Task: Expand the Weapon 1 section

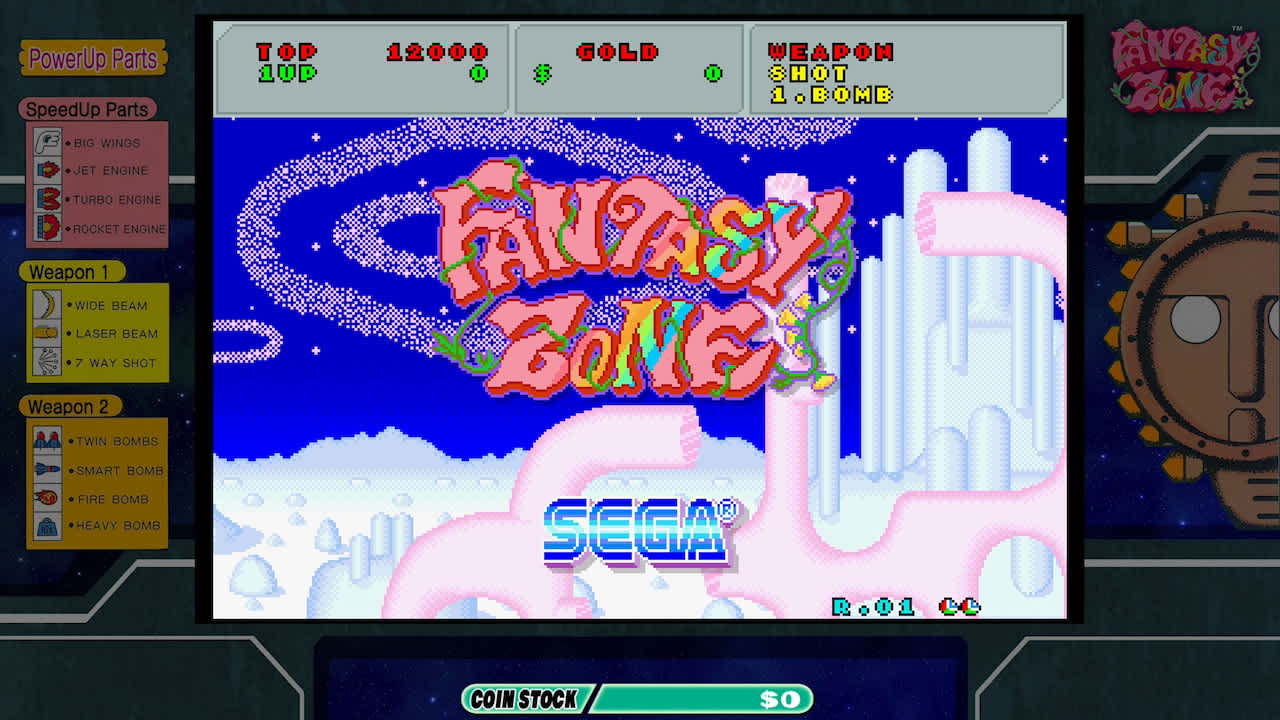Action: (x=70, y=272)
